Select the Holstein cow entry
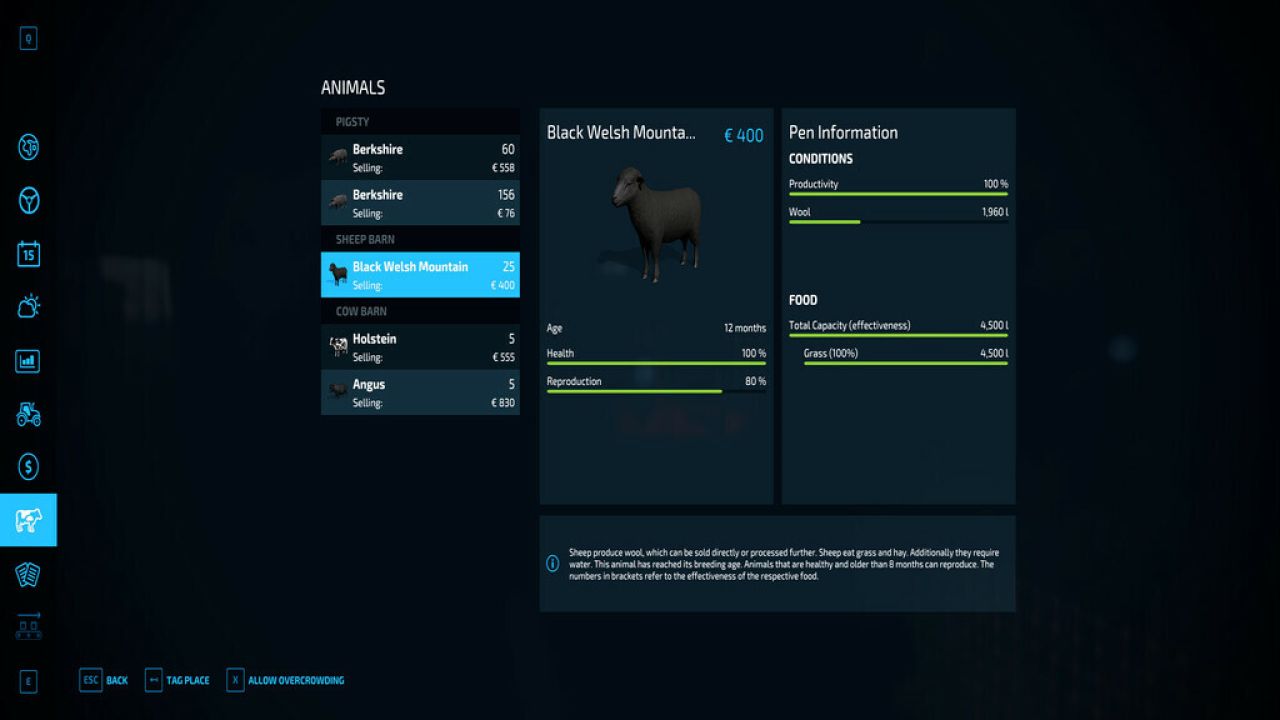This screenshot has height=720, width=1280. pyautogui.click(x=420, y=346)
